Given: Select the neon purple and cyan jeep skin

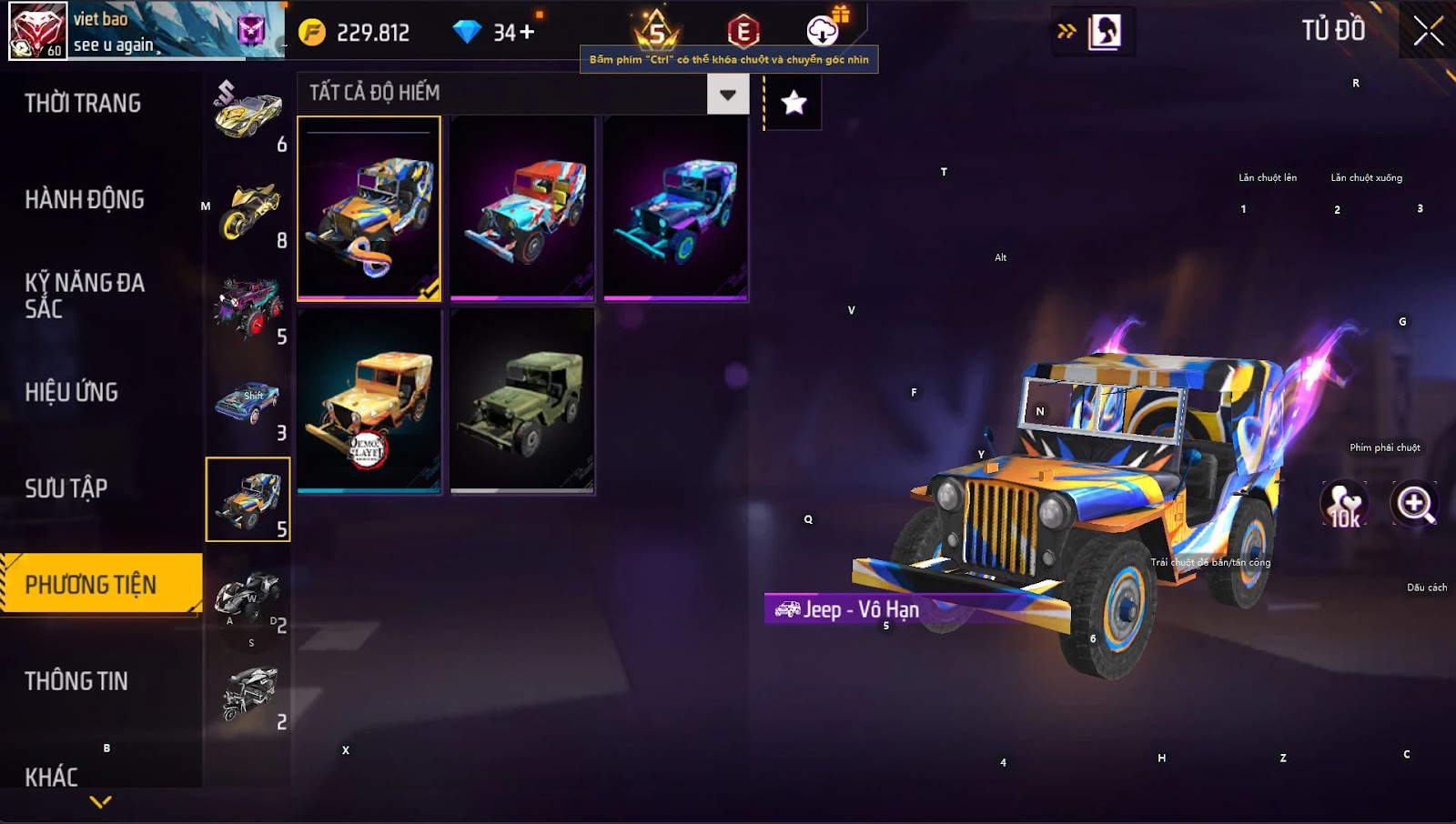Looking at the screenshot, I should pyautogui.click(x=675, y=208).
